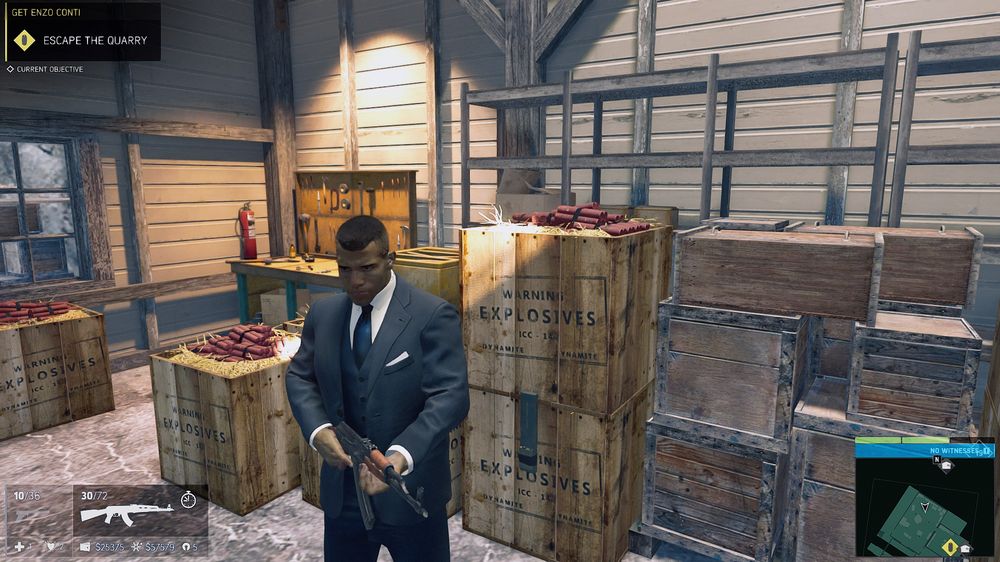Click the white medical cross icon
Image resolution: width=1000 pixels, height=562 pixels.
point(18,547)
